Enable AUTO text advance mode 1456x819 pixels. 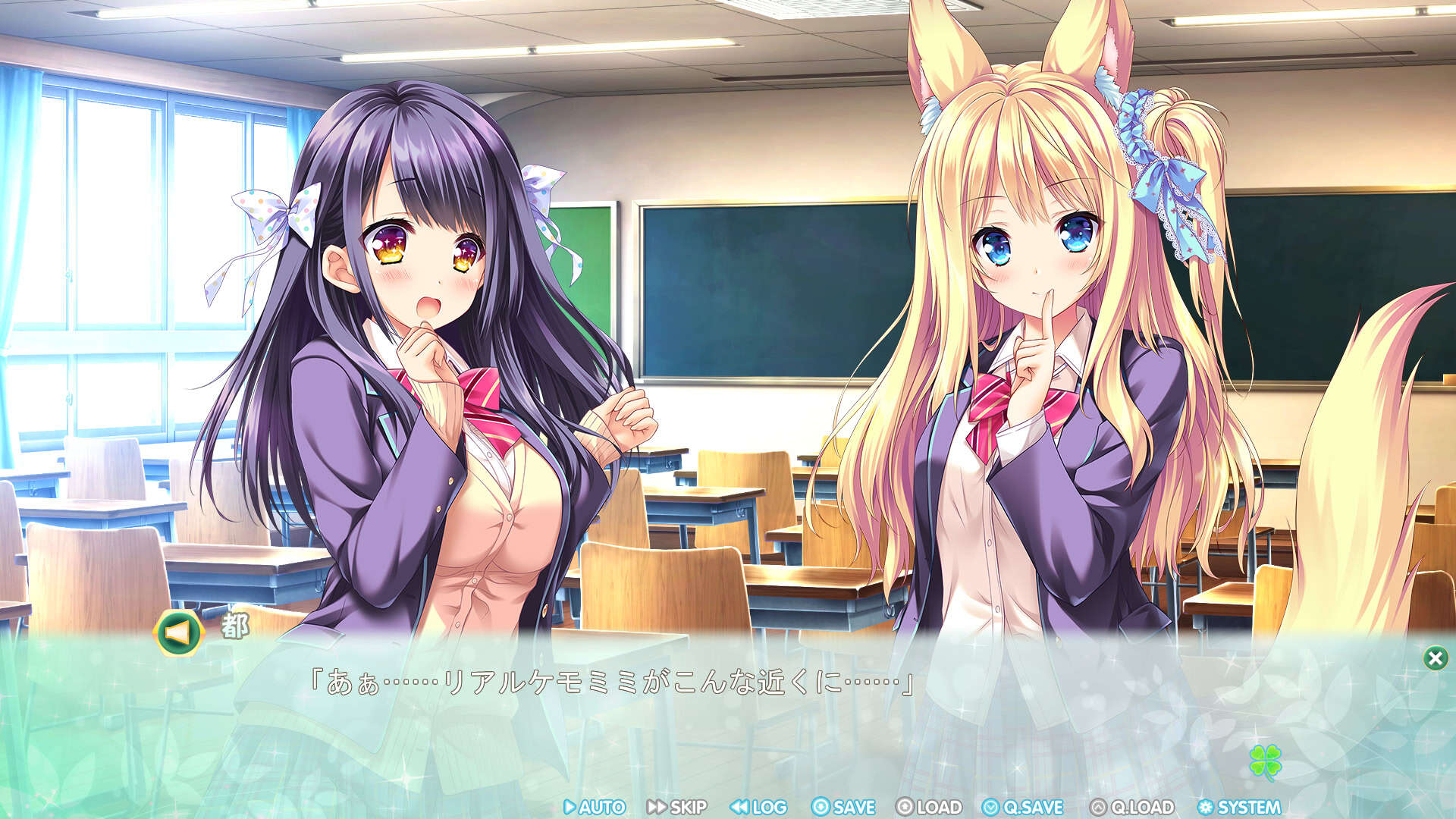[x=595, y=807]
